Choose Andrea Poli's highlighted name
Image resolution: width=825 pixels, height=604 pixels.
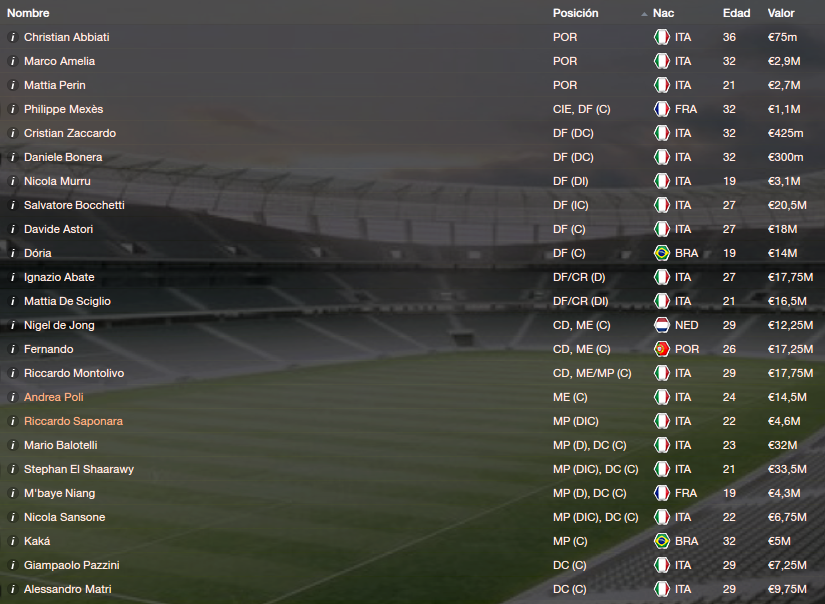point(52,397)
